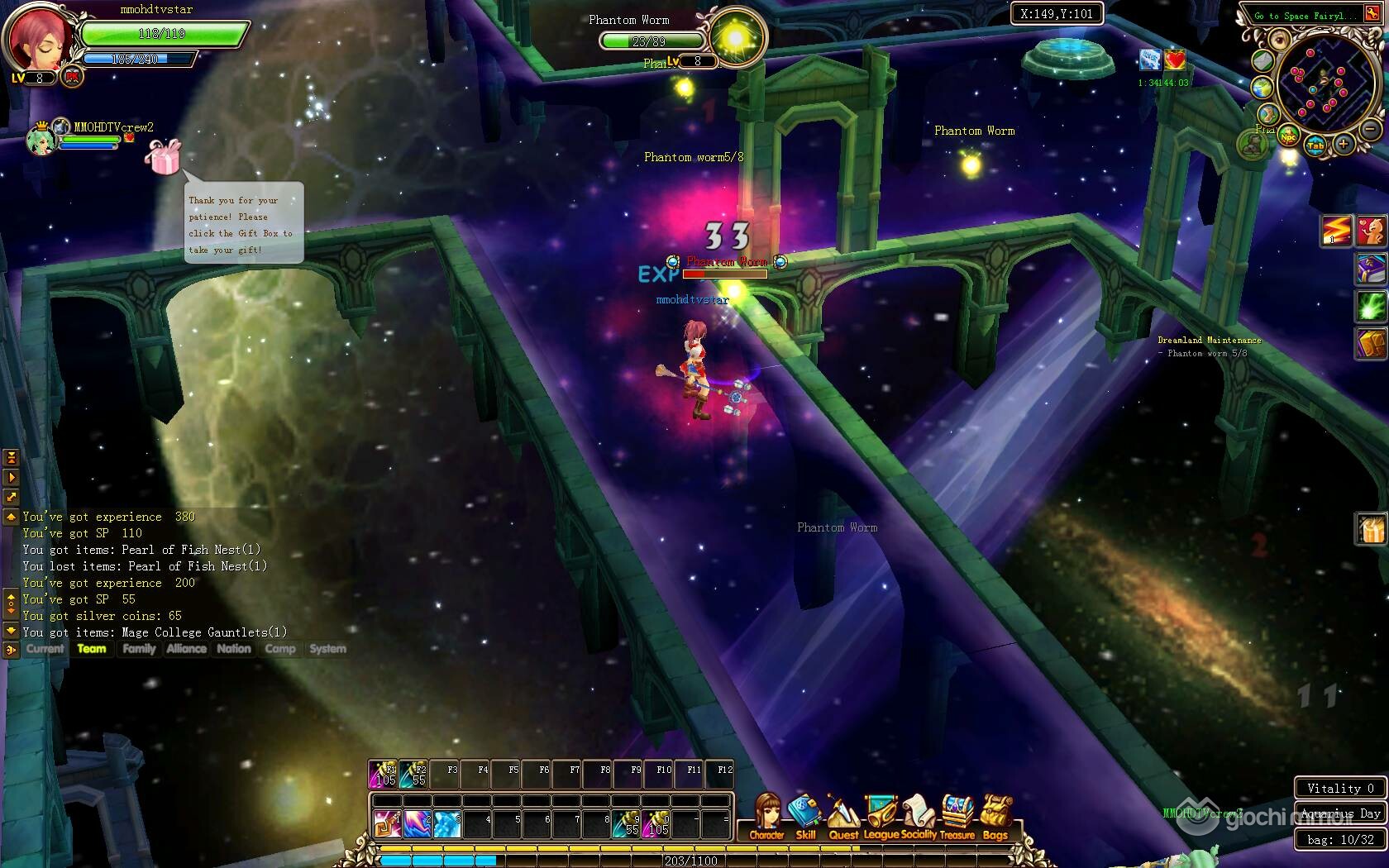This screenshot has width=1389, height=868.
Task: Open the Skill book menu
Action: pos(804,816)
